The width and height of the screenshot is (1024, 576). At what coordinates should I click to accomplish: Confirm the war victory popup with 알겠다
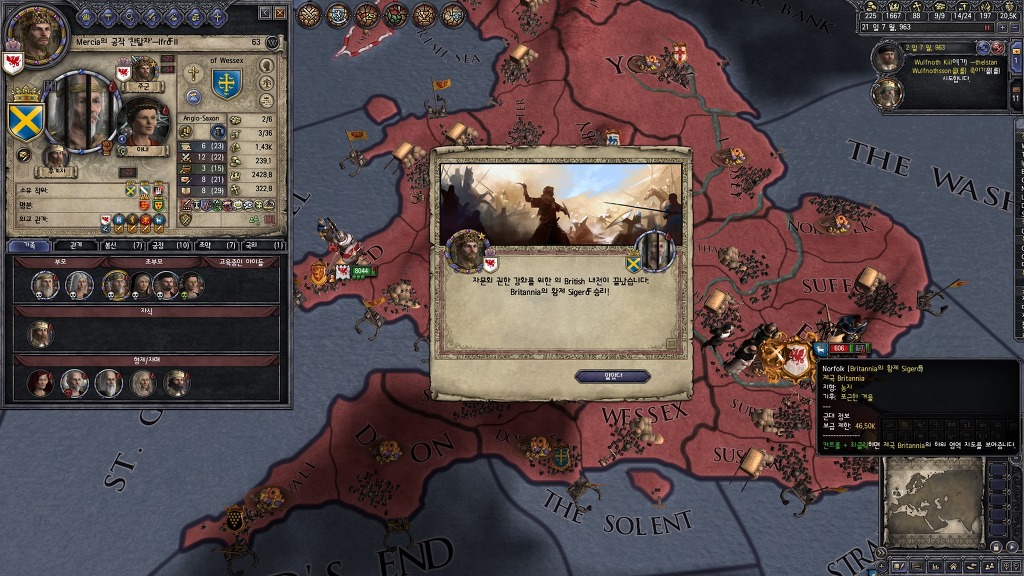coord(612,376)
